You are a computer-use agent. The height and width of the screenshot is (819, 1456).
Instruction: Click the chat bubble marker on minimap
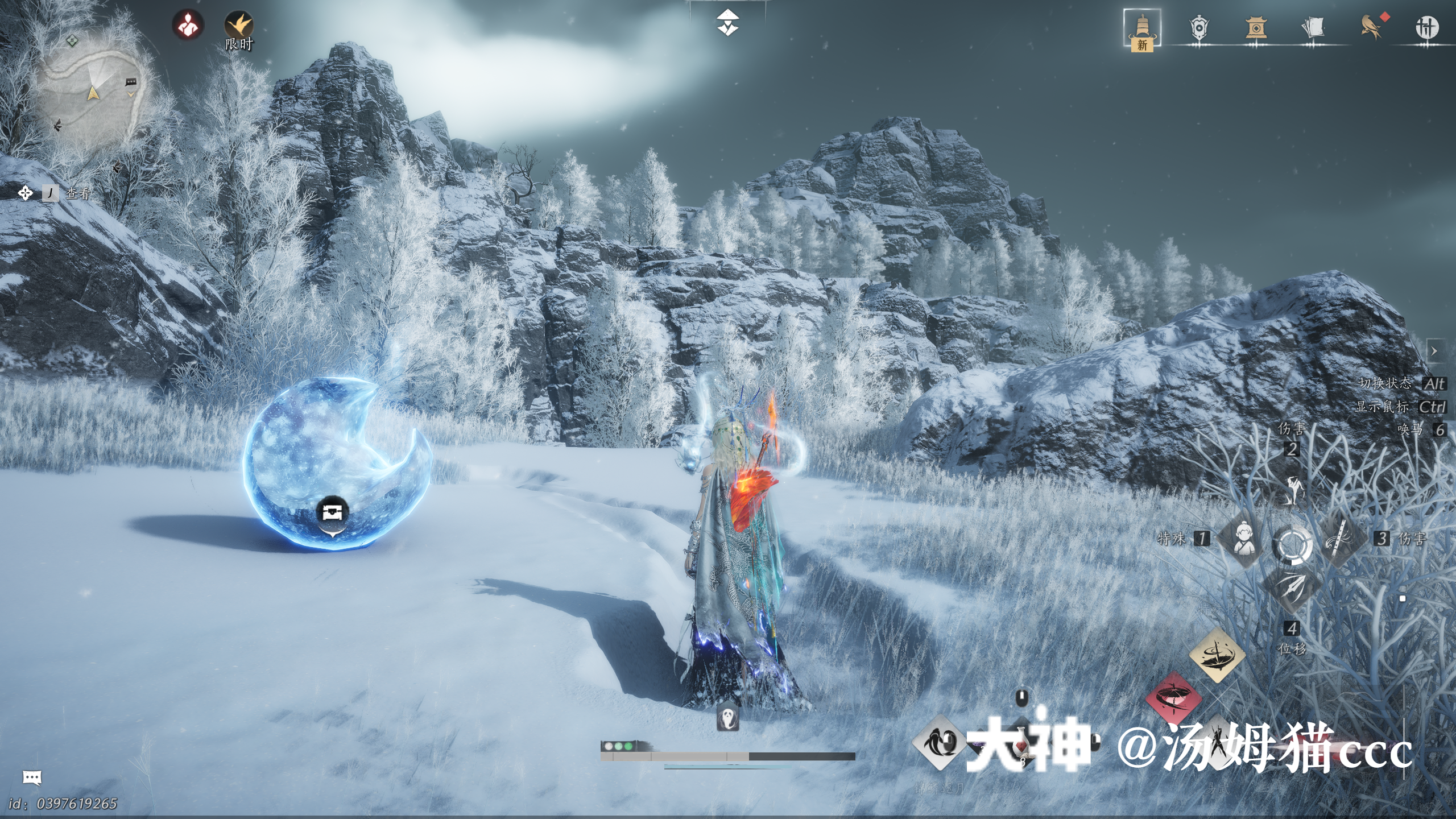click(x=131, y=82)
